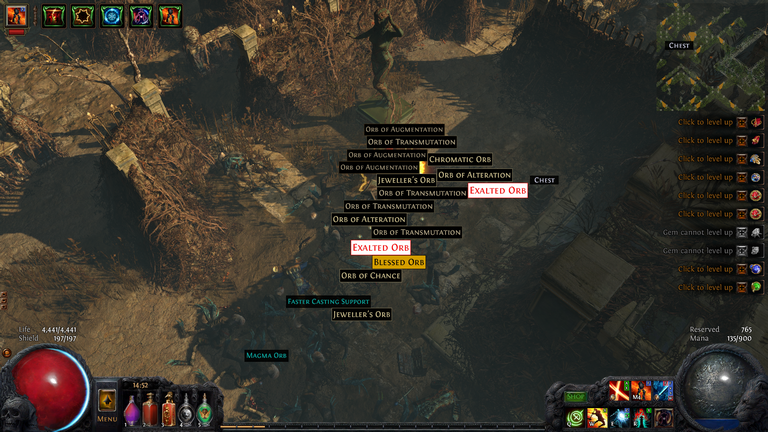Image resolution: width=768 pixels, height=432 pixels.
Task: Click the blue snowflake buff icon
Action: coord(111,15)
